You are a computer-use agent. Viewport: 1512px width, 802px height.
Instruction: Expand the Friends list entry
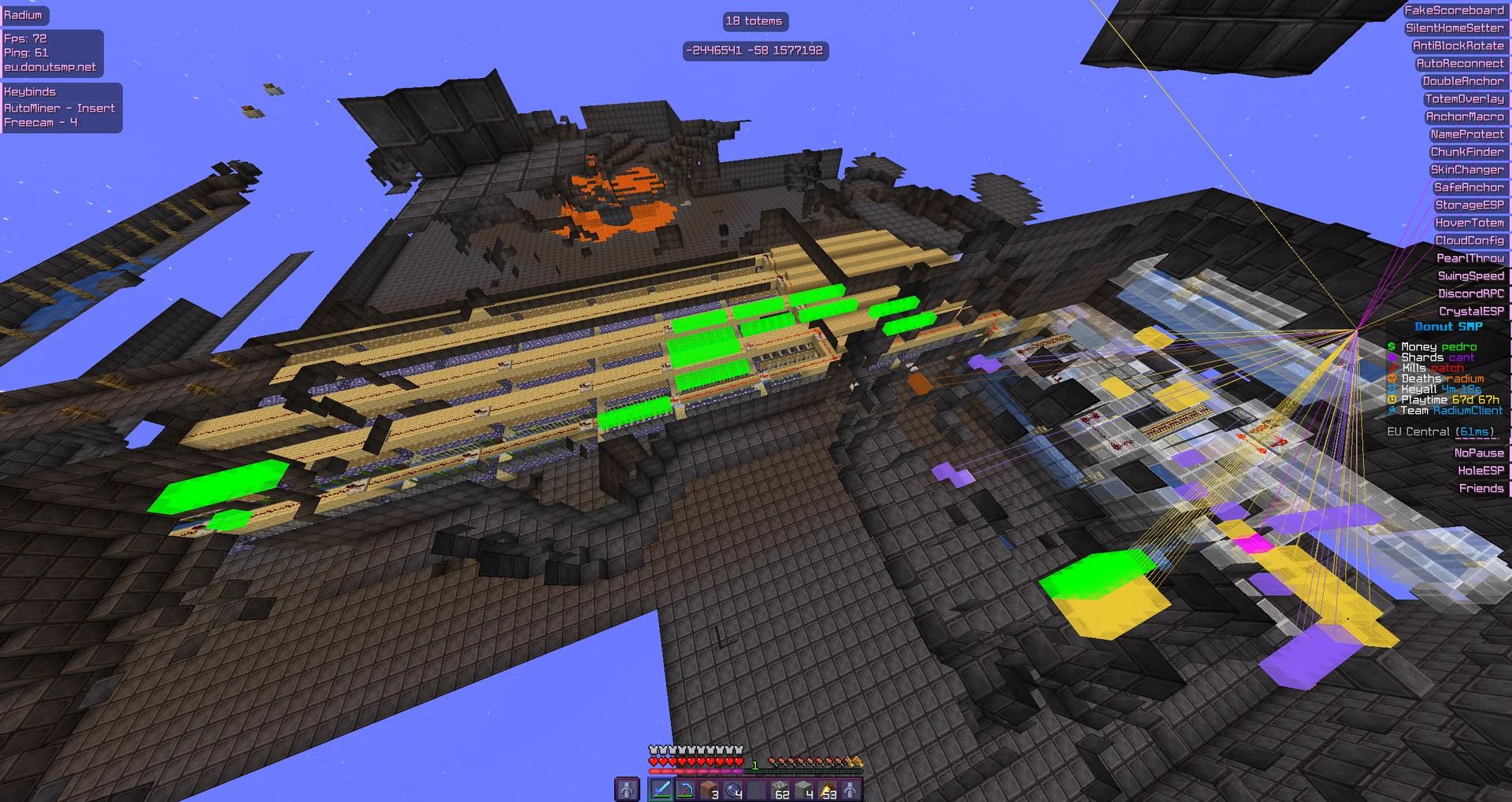(1484, 488)
